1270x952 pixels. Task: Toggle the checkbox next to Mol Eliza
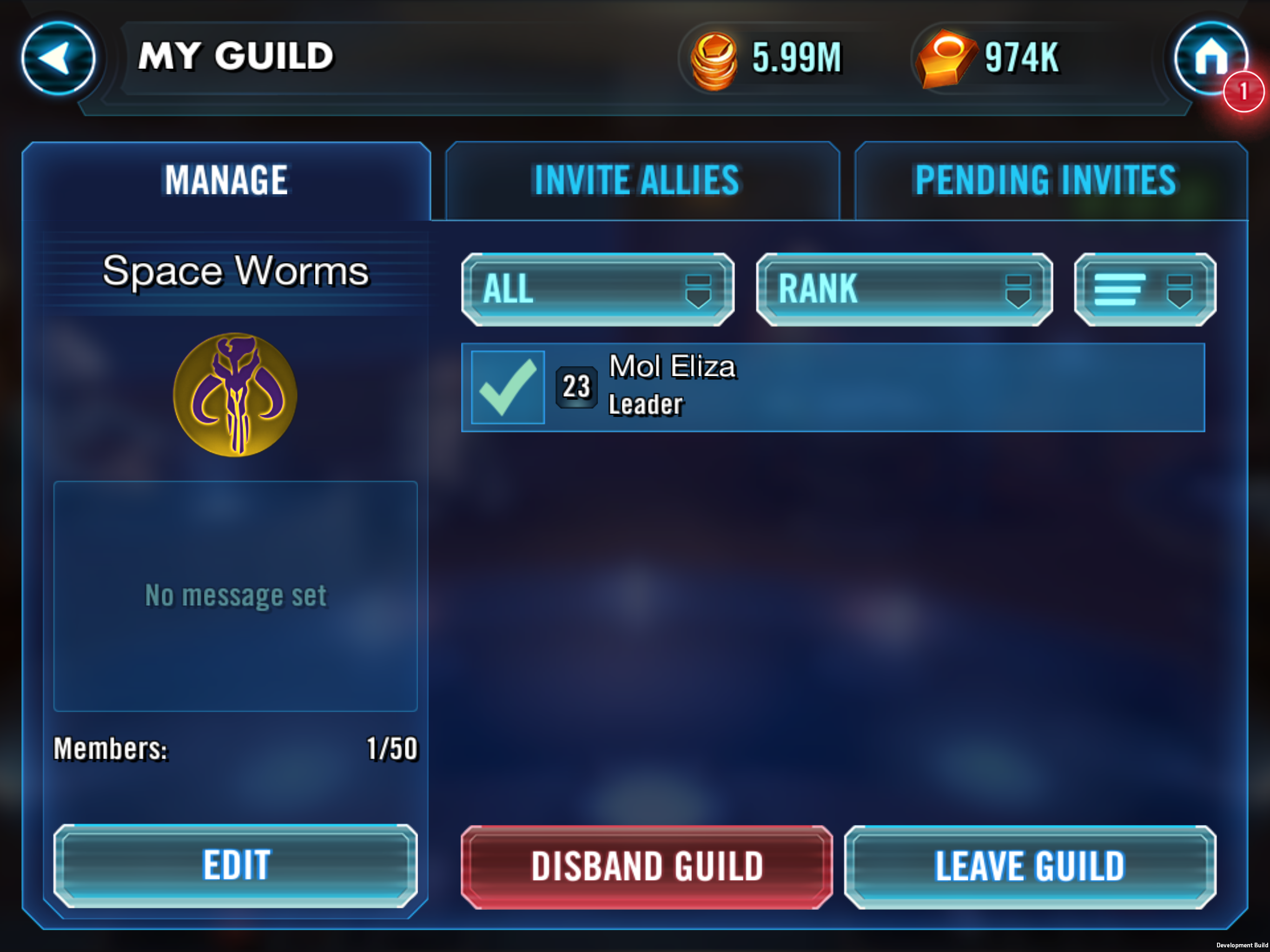[508, 388]
